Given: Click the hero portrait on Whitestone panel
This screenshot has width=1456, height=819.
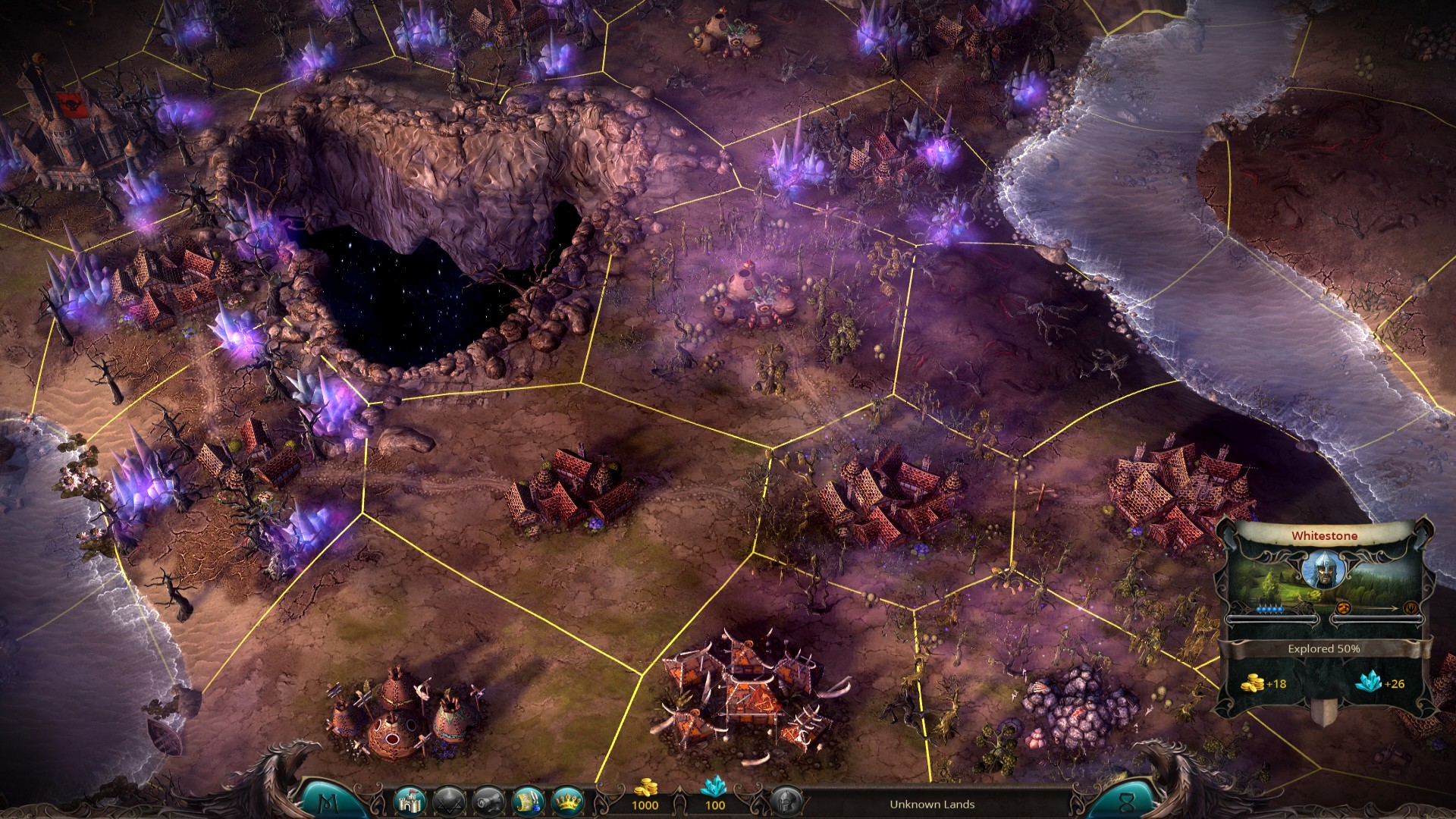Looking at the screenshot, I should [1325, 570].
